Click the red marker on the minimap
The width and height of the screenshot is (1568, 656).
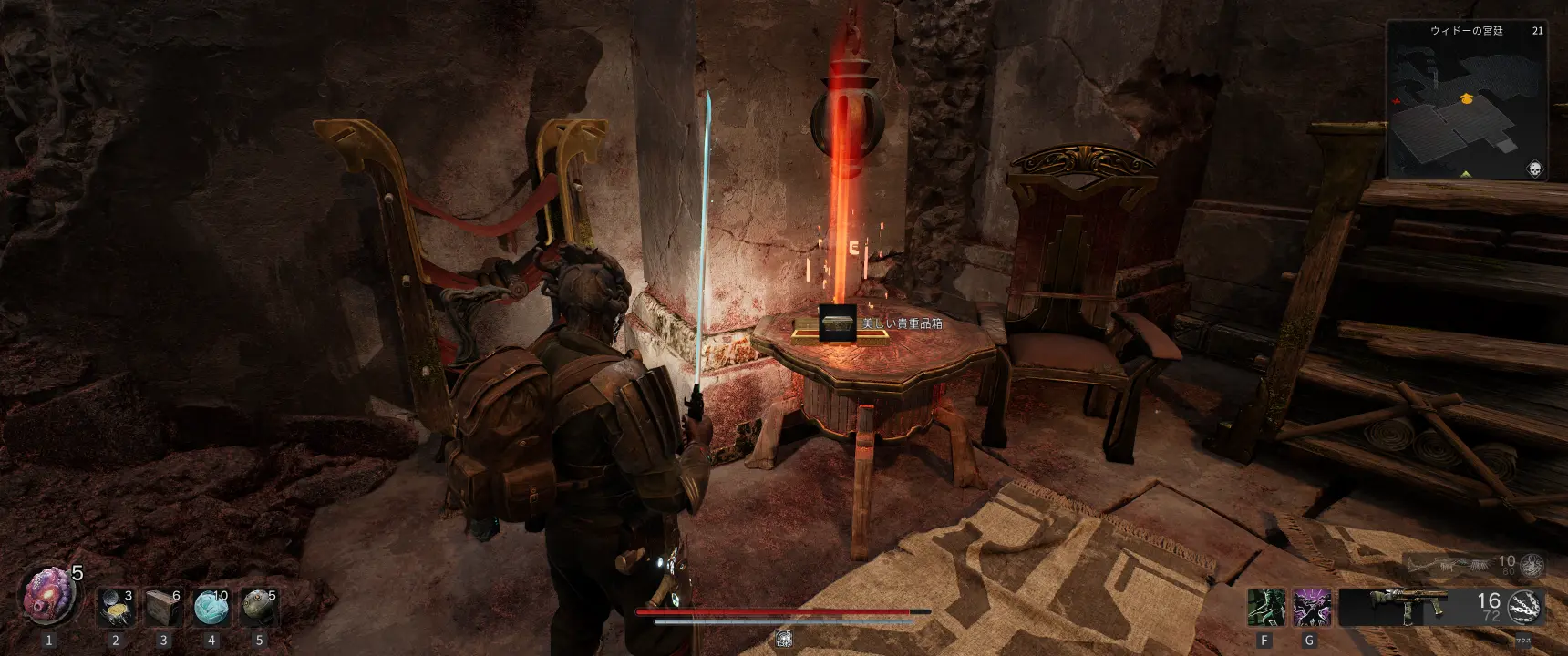tap(1396, 99)
